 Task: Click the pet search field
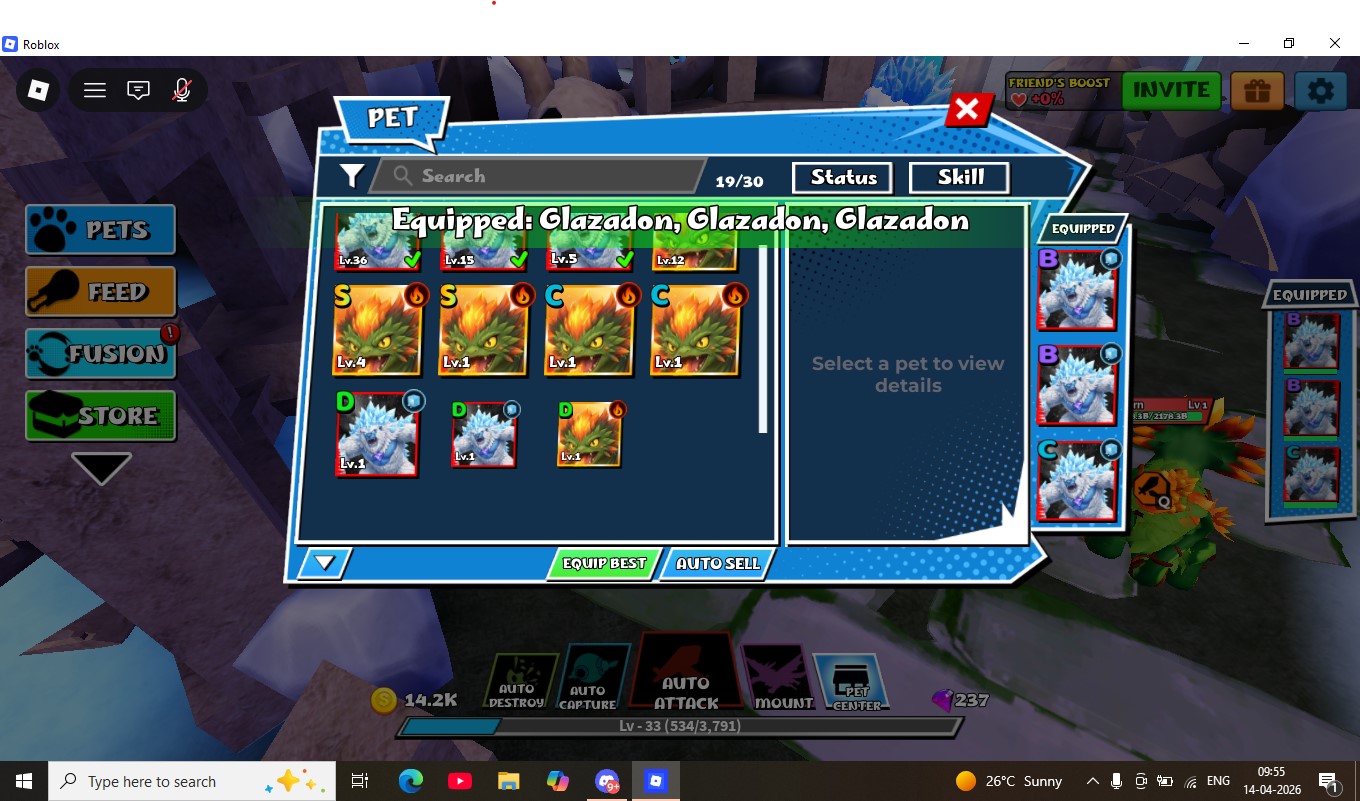tap(540, 176)
